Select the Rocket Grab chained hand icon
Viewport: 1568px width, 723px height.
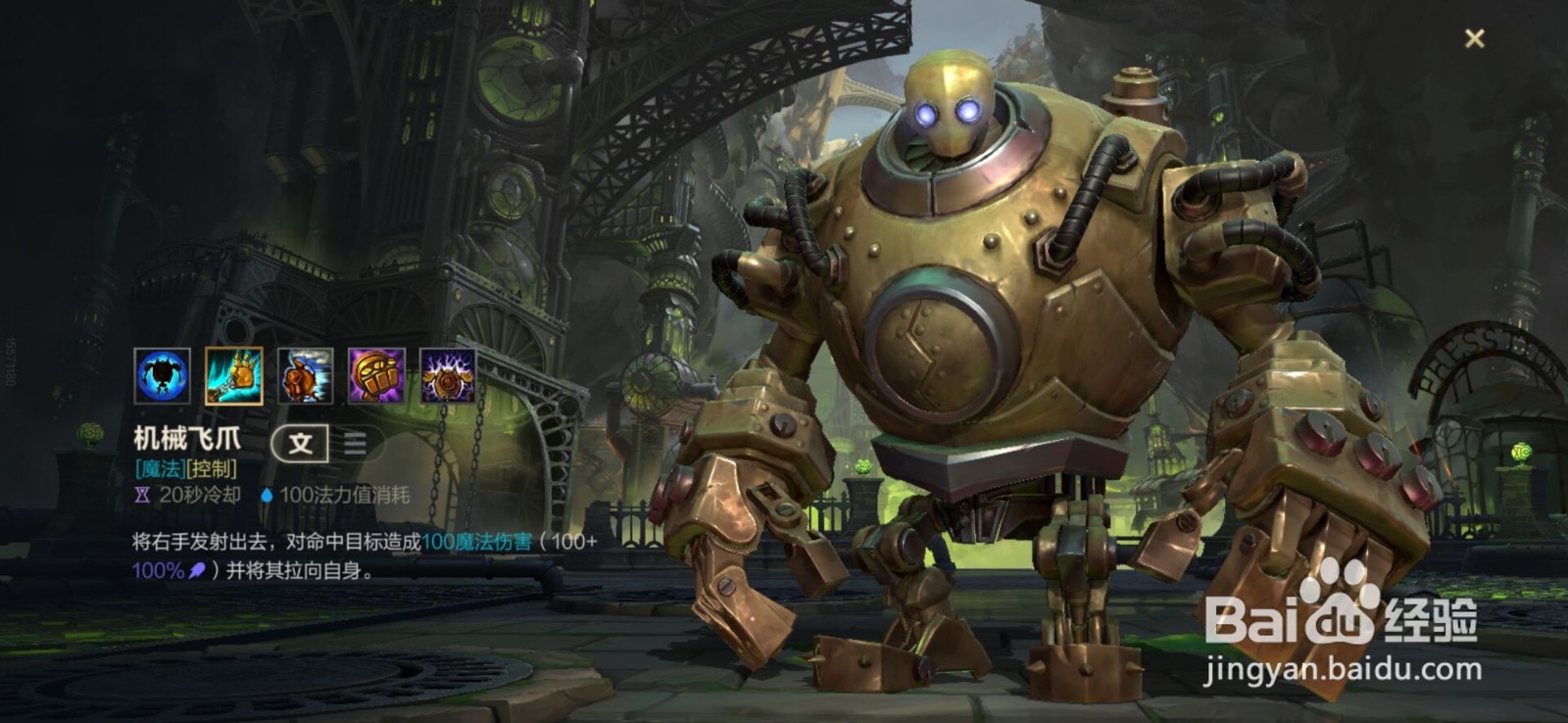click(233, 375)
